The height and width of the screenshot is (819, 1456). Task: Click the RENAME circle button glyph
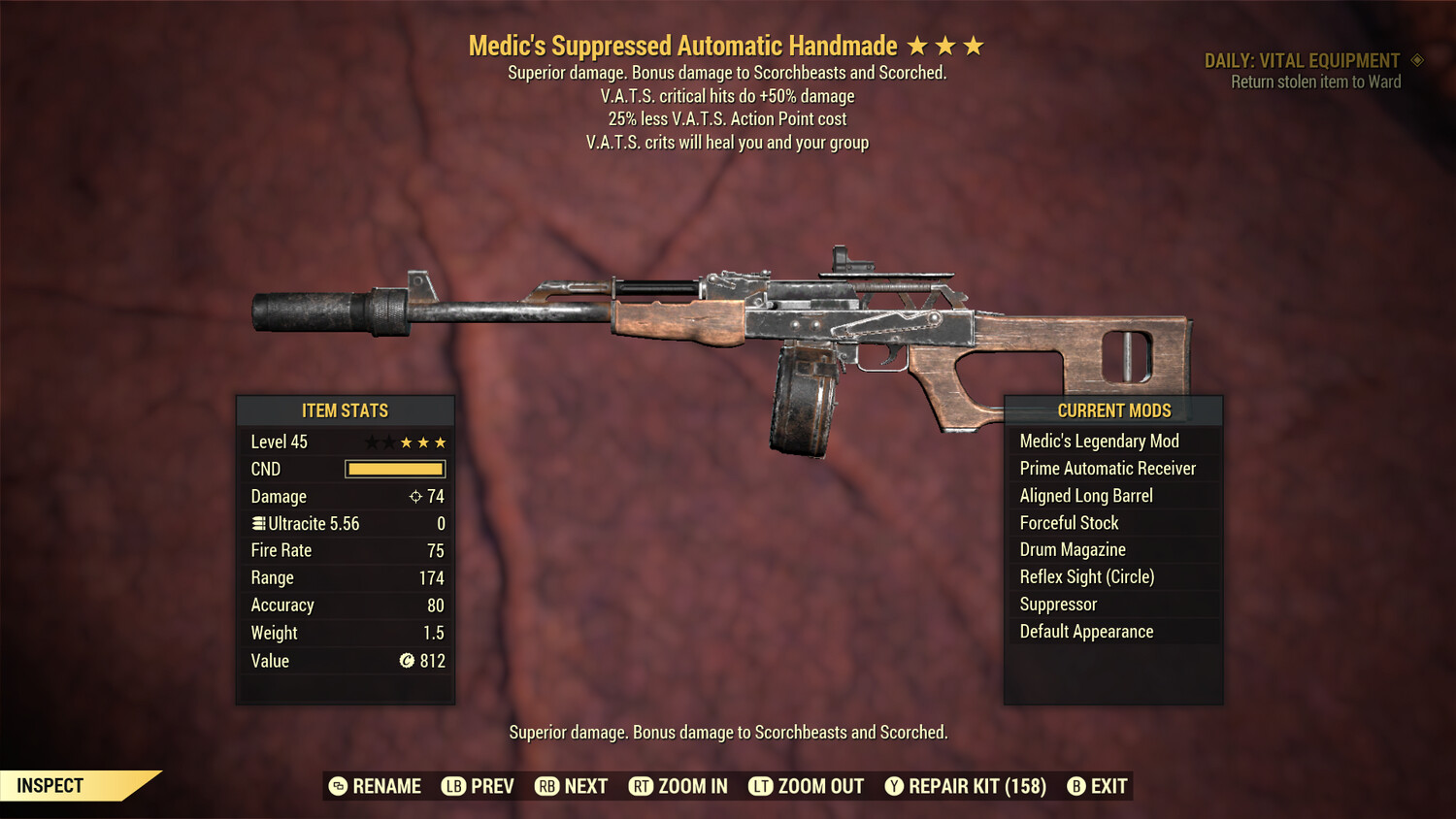coord(338,786)
